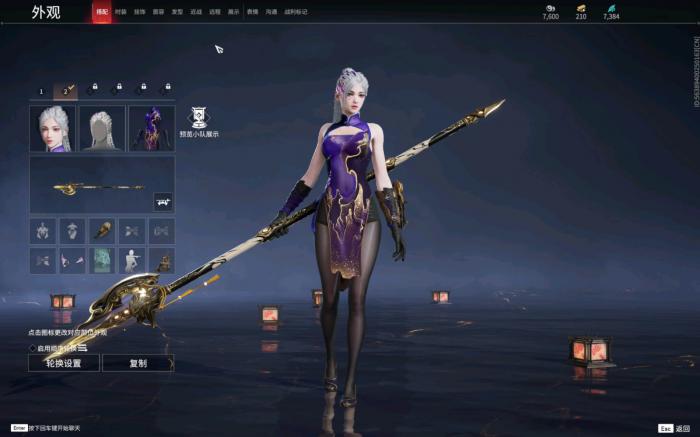Select the brown torch-like accessory slot
700x437 pixels.
102,231
